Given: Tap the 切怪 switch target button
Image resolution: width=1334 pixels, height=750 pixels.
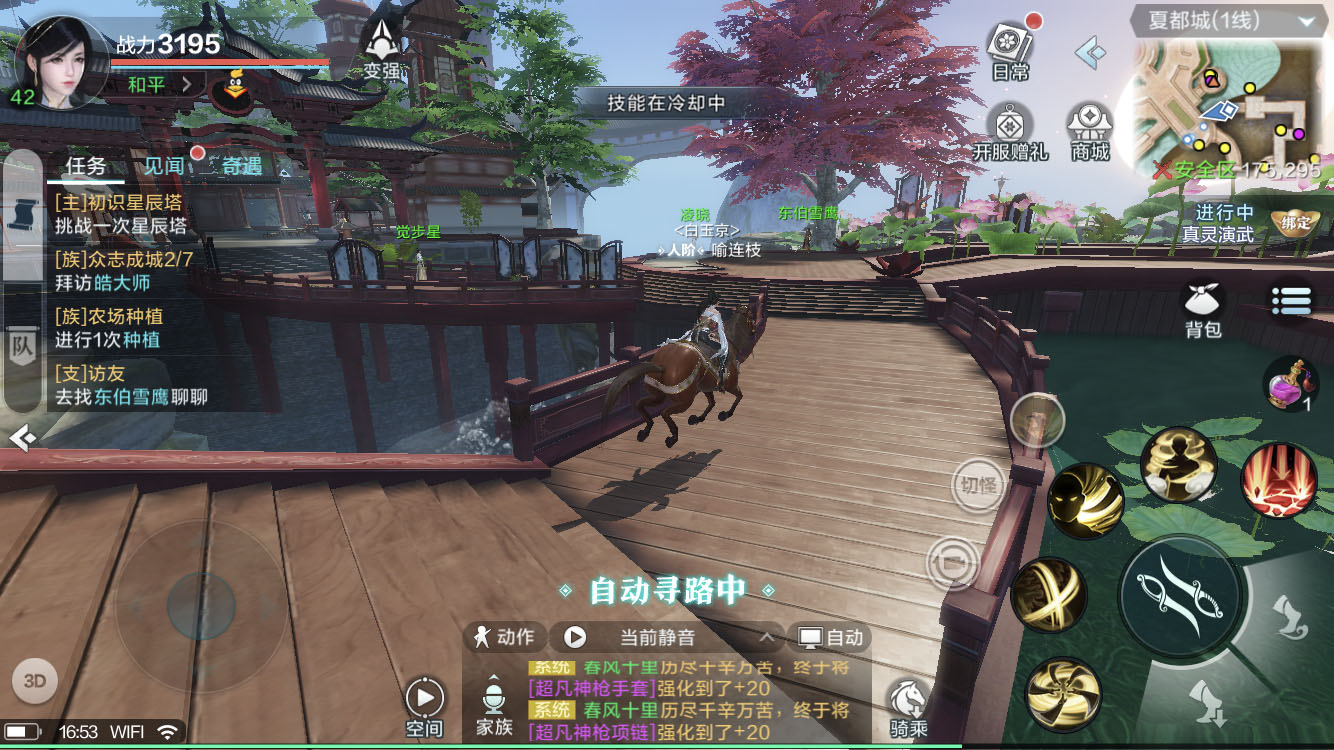Looking at the screenshot, I should click(977, 486).
